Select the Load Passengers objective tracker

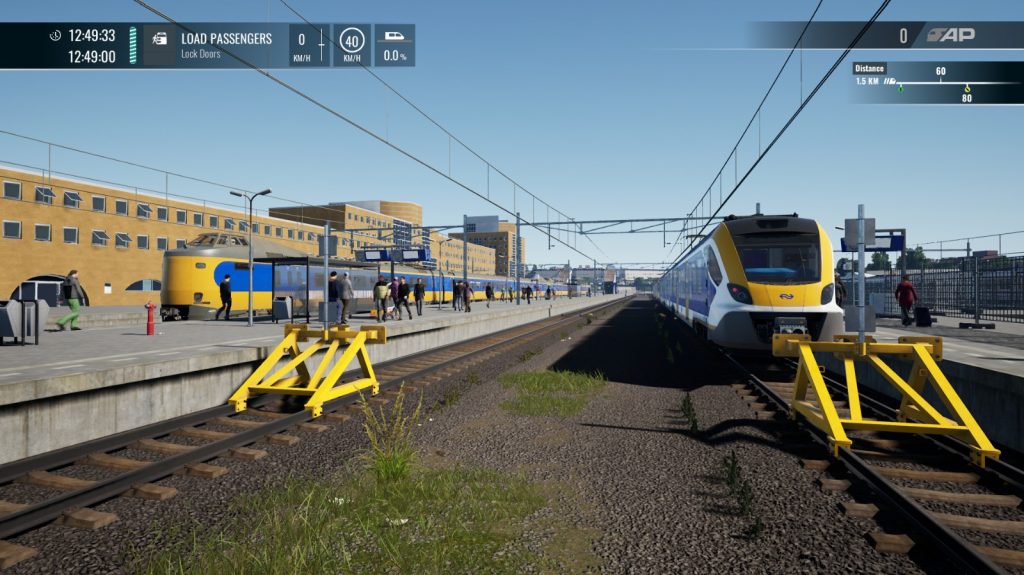coord(226,45)
